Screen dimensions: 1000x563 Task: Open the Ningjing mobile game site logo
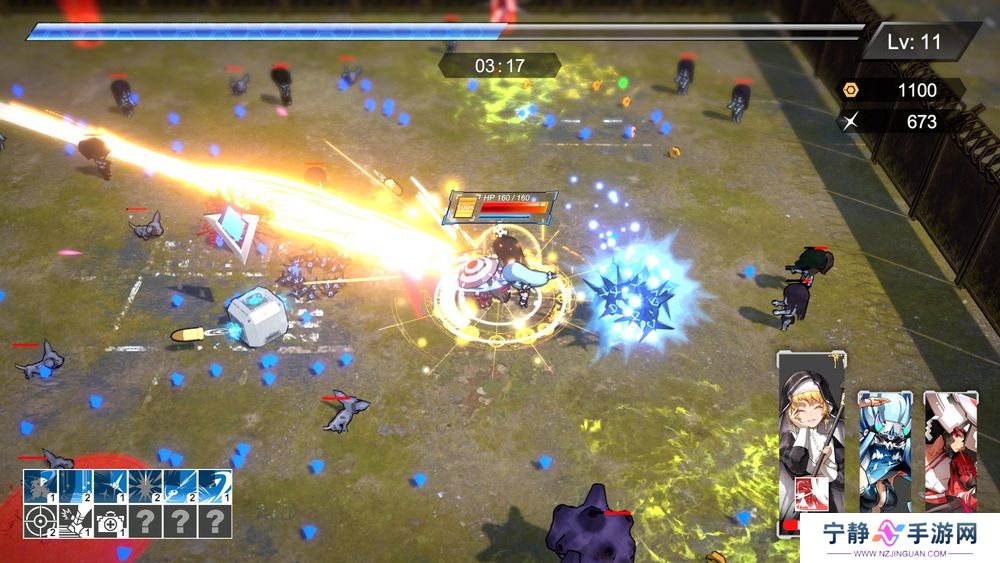tap(898, 539)
